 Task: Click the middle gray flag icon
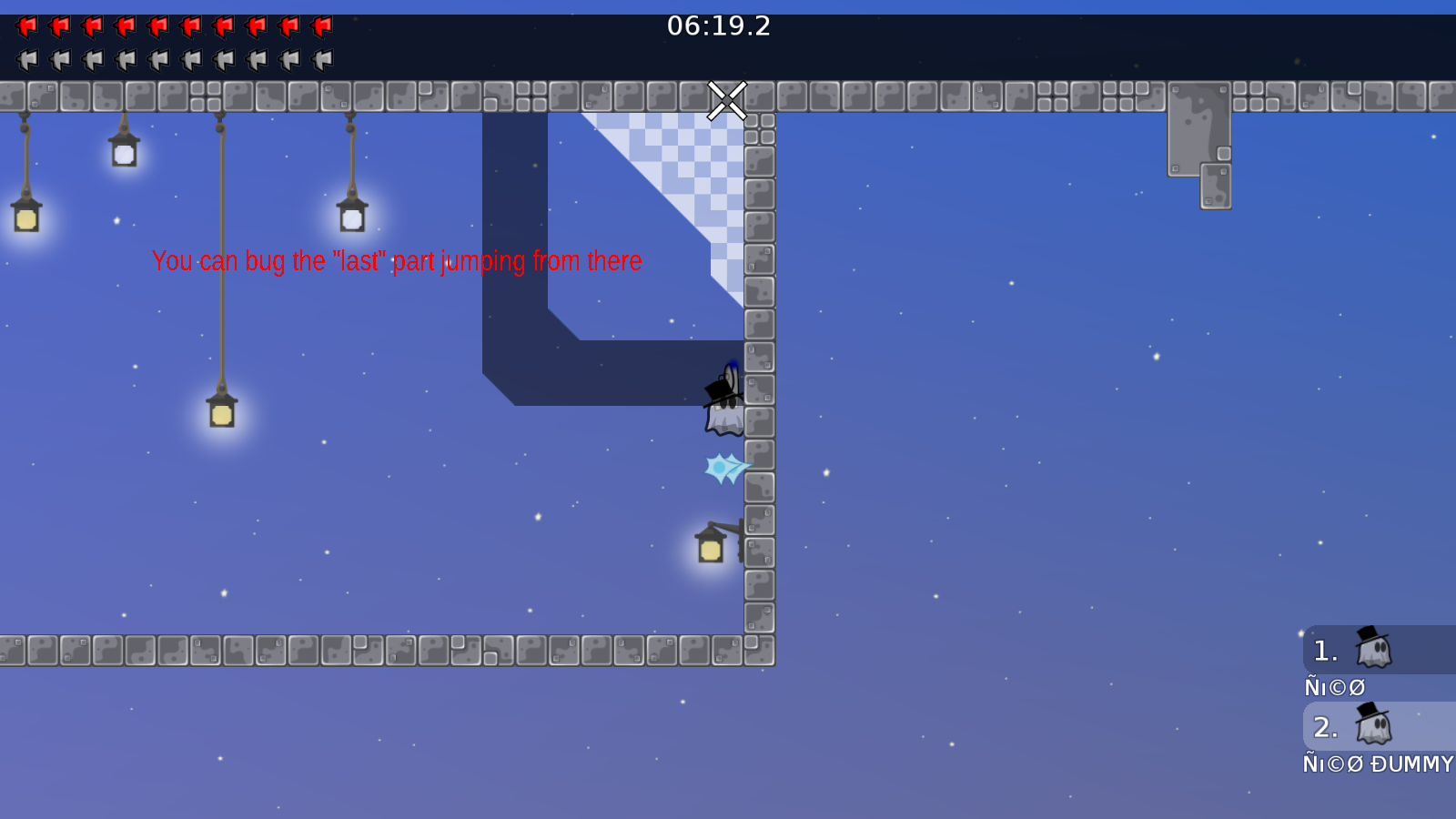[x=159, y=60]
